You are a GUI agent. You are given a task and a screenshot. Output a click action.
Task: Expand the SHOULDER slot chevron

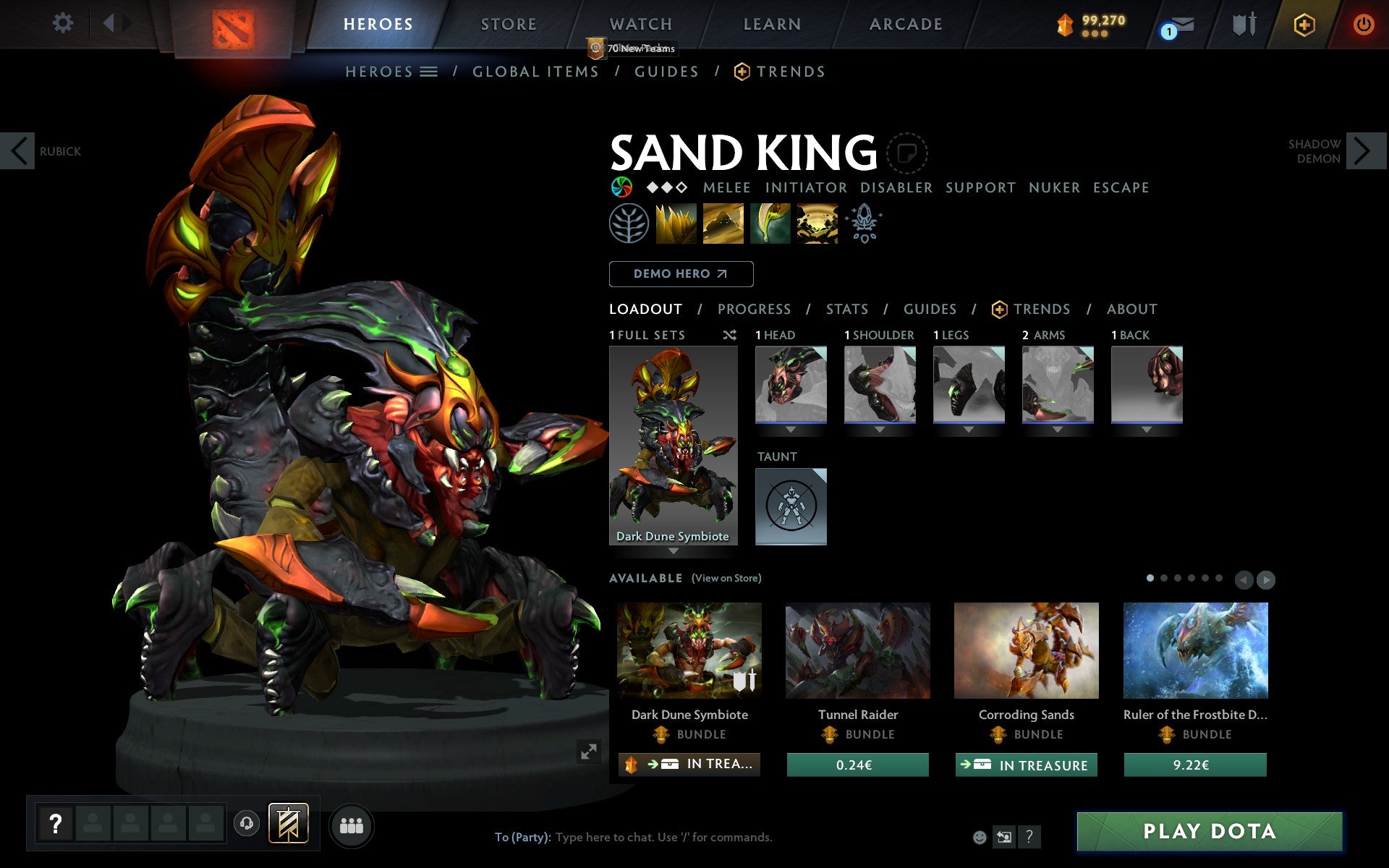(880, 429)
